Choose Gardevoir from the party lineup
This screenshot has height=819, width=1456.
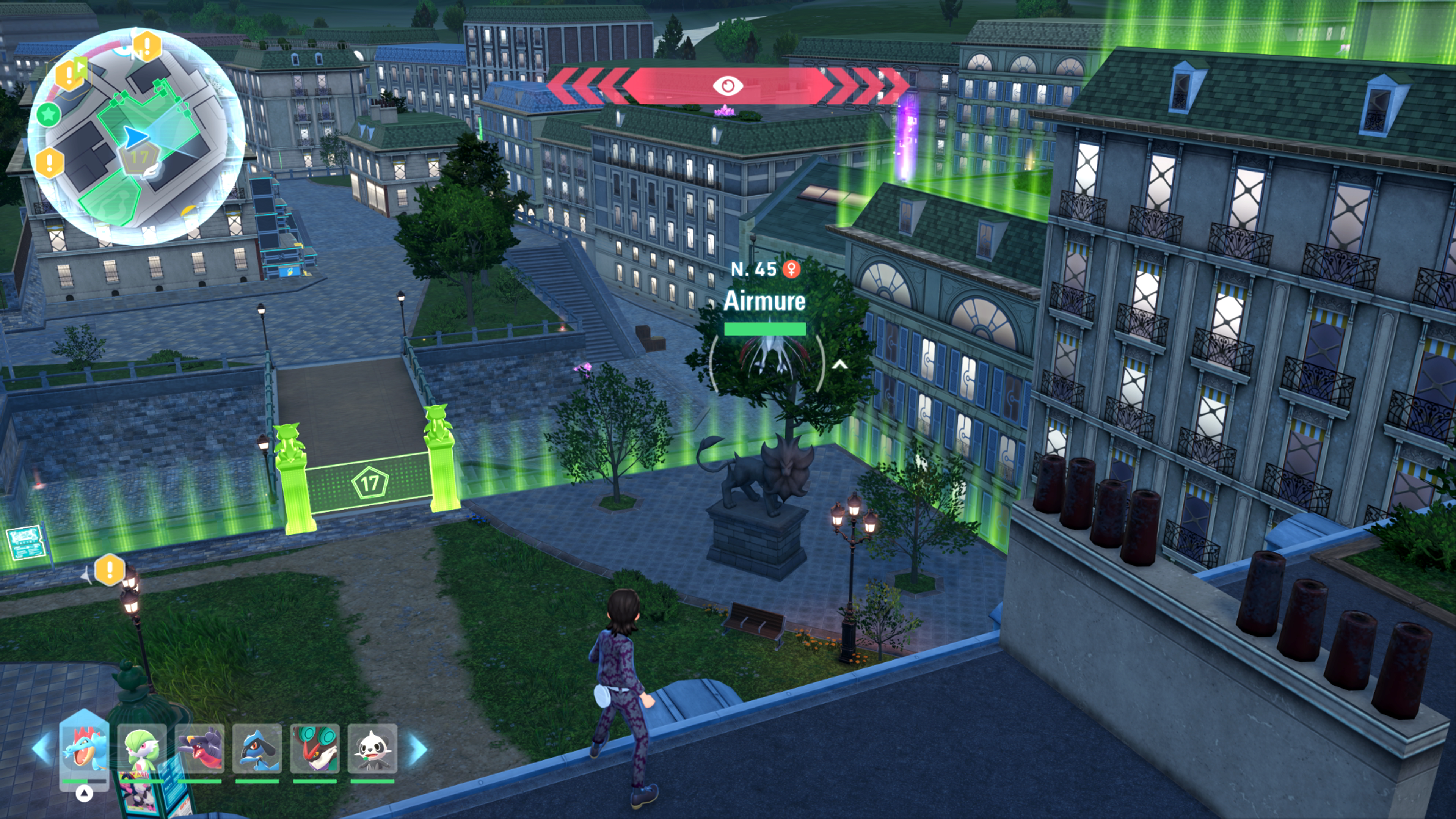click(x=142, y=748)
